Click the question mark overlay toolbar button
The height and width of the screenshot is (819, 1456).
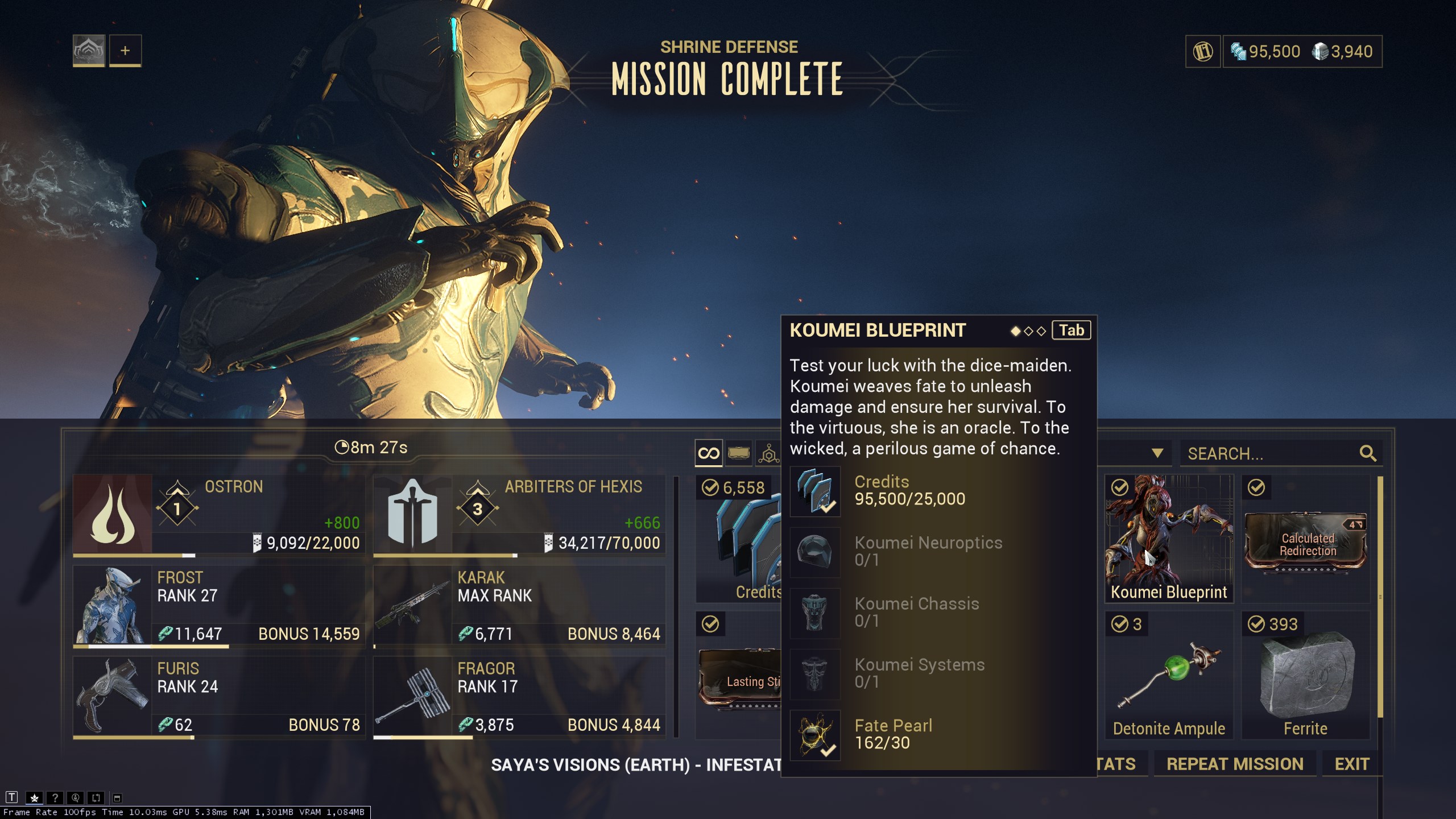coord(55,798)
